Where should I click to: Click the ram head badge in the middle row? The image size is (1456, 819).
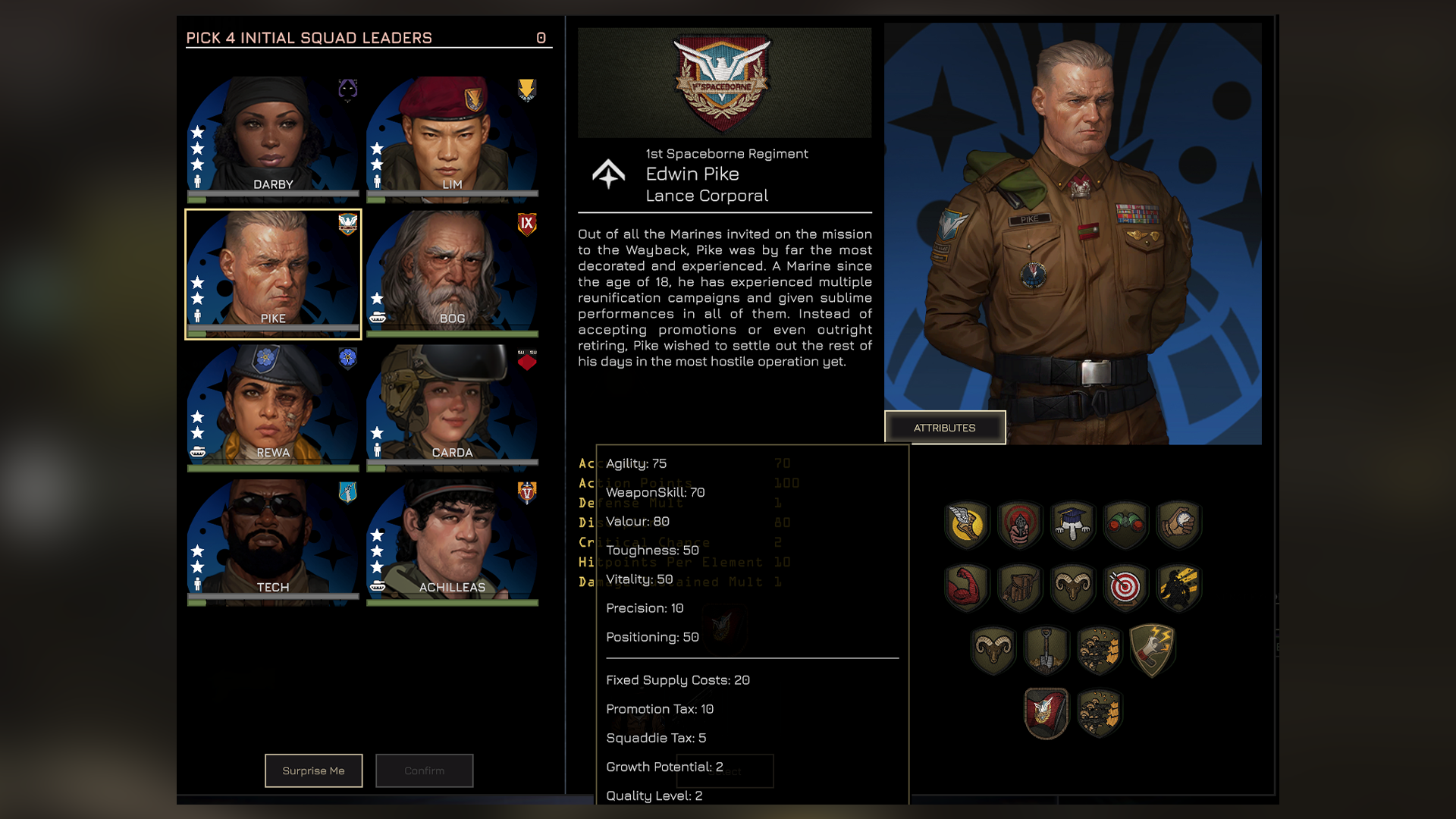click(1072, 586)
